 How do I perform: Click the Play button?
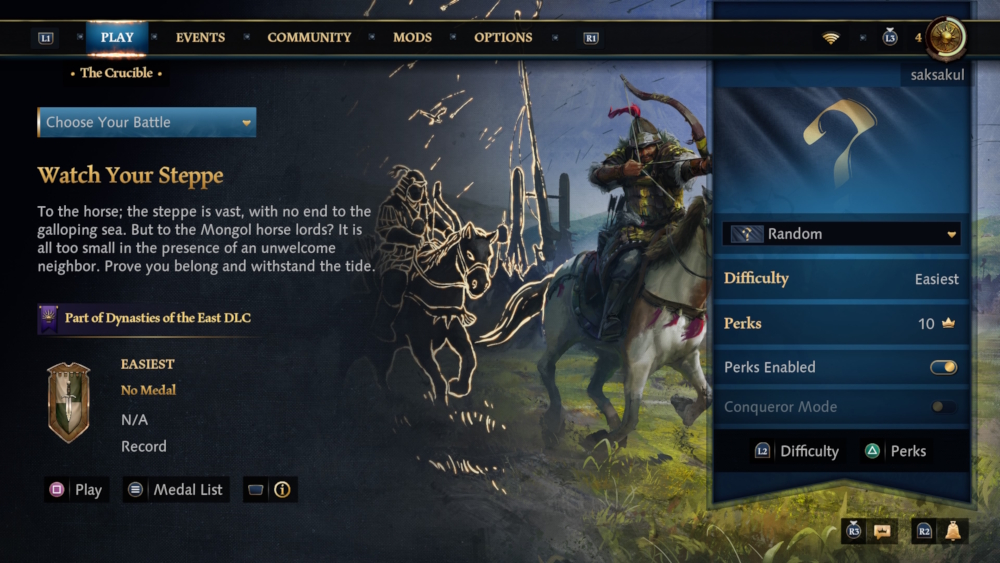77,490
